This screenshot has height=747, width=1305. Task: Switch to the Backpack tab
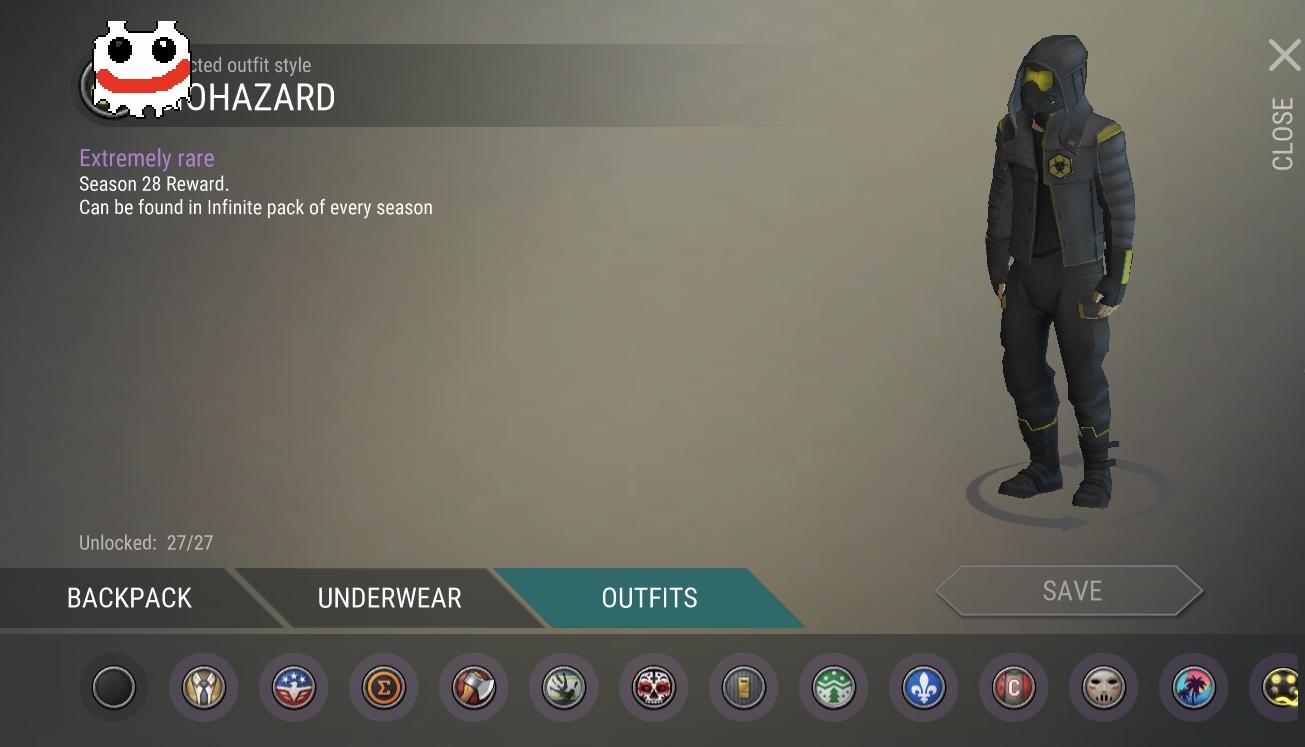129,598
